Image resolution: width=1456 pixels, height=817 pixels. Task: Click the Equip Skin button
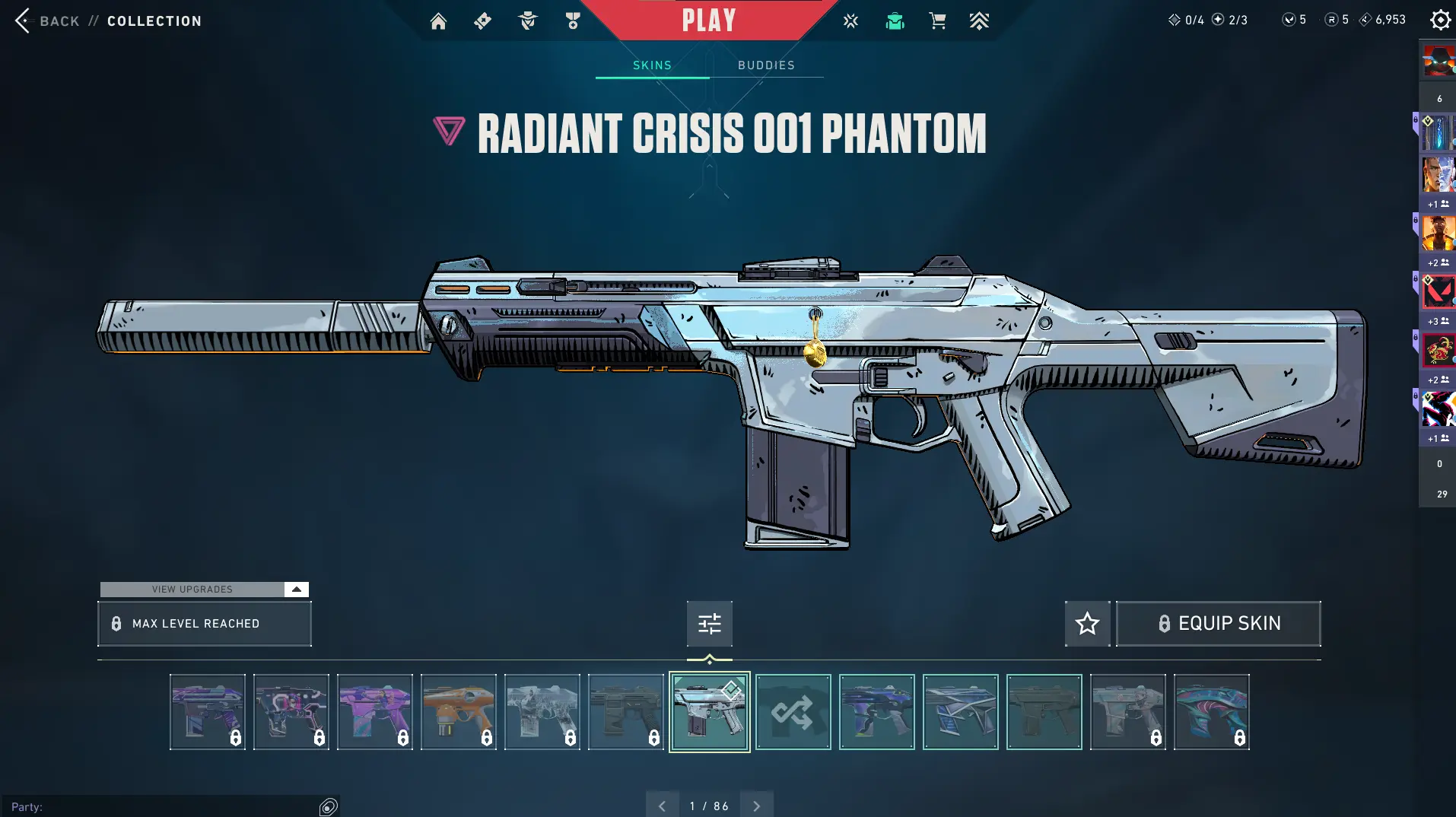coord(1218,624)
